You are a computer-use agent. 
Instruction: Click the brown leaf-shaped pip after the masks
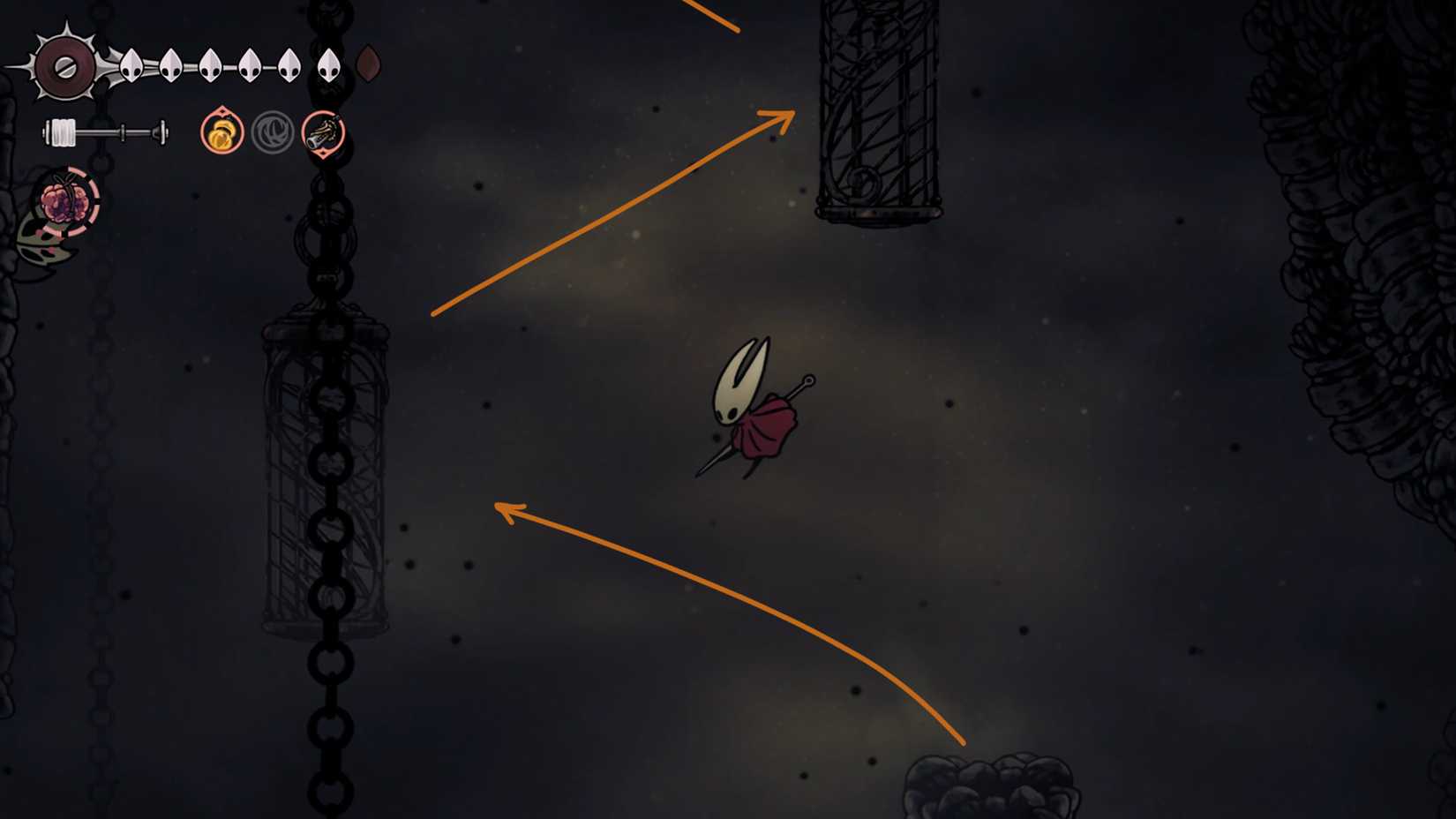(368, 64)
